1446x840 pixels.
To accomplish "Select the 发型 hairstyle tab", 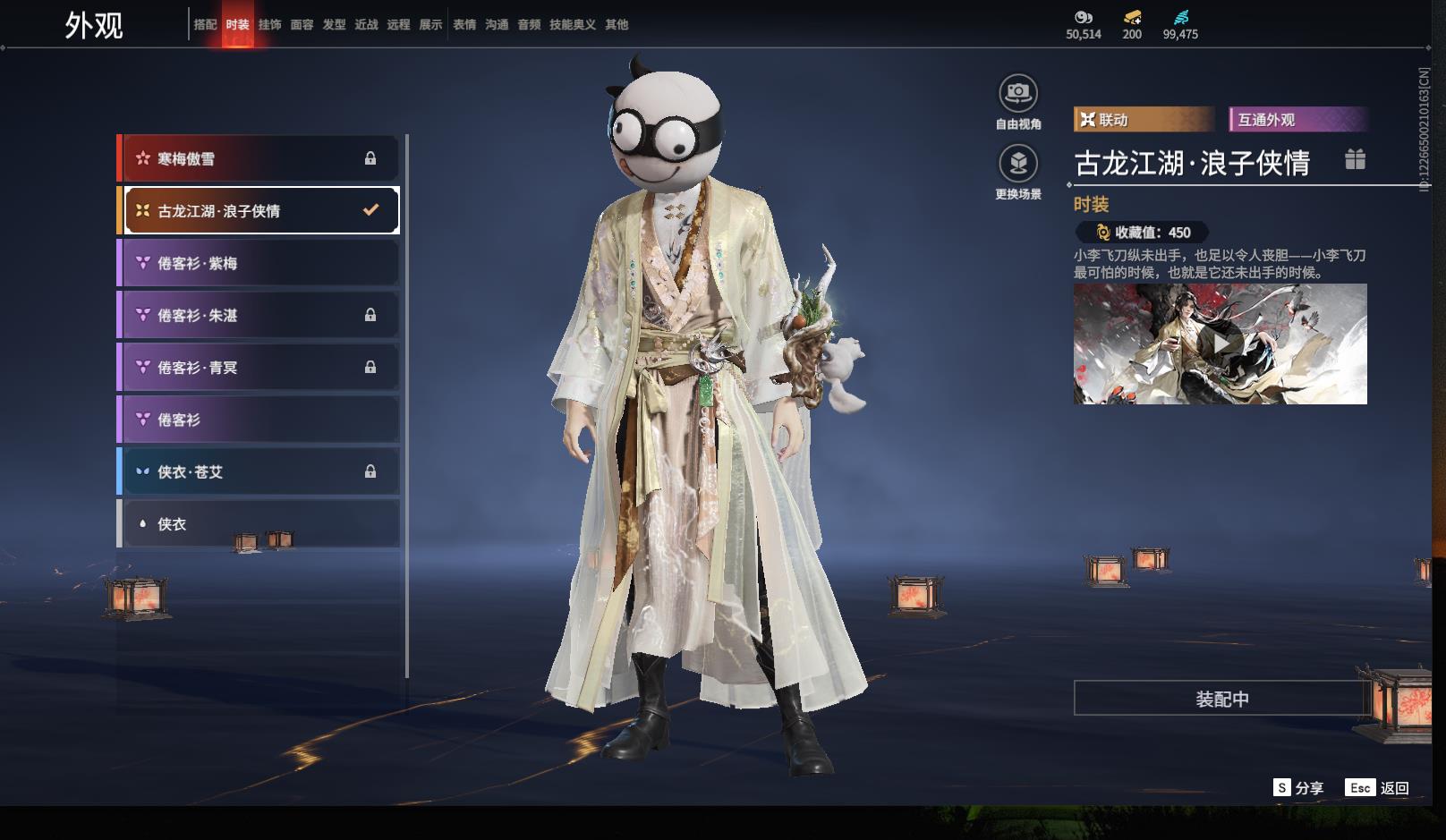I will pos(334,25).
